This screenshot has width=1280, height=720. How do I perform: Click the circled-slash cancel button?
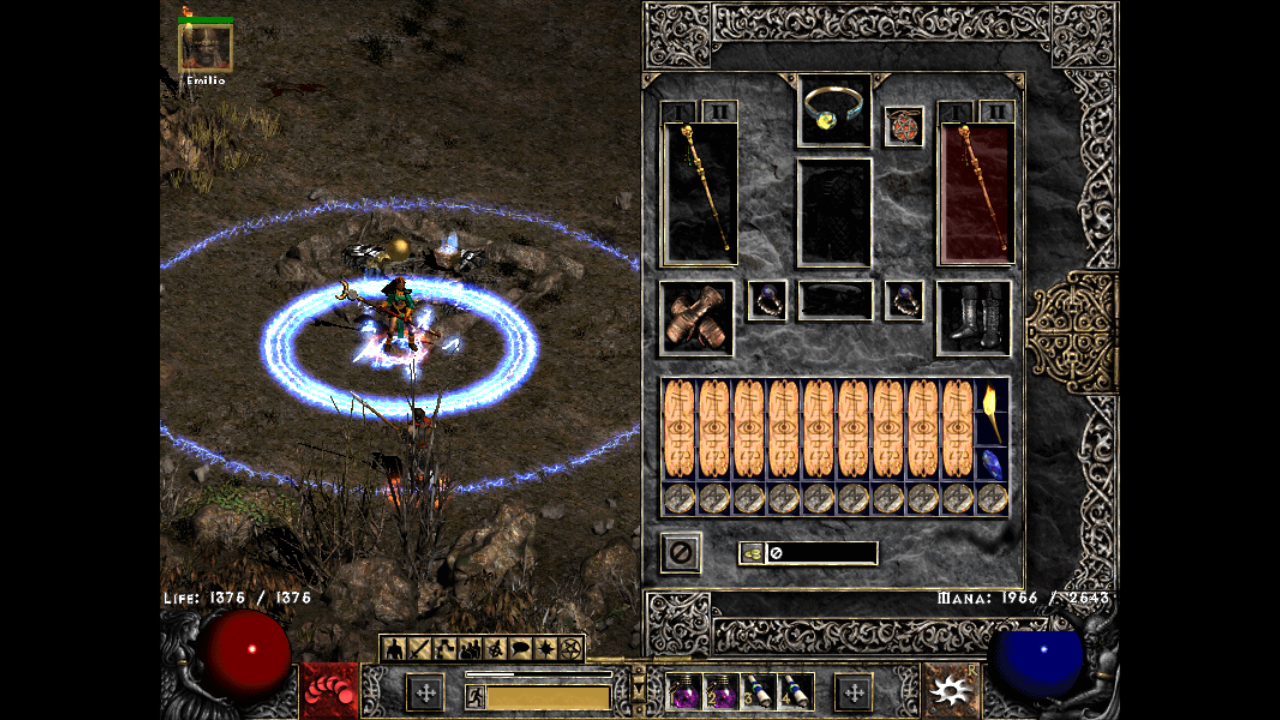tap(680, 553)
